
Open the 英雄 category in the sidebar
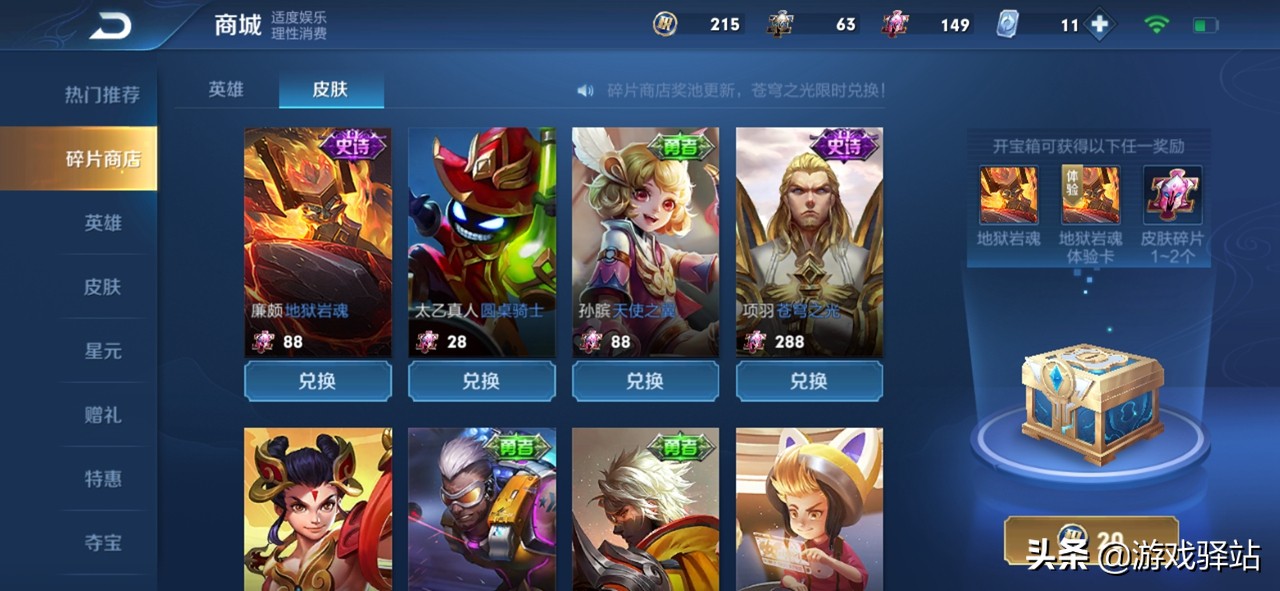(x=102, y=223)
